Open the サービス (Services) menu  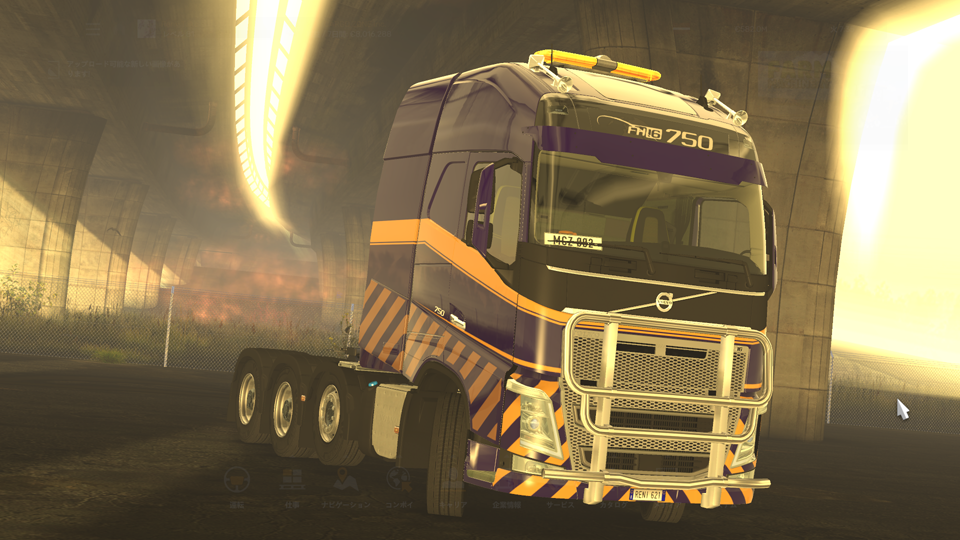[560, 503]
